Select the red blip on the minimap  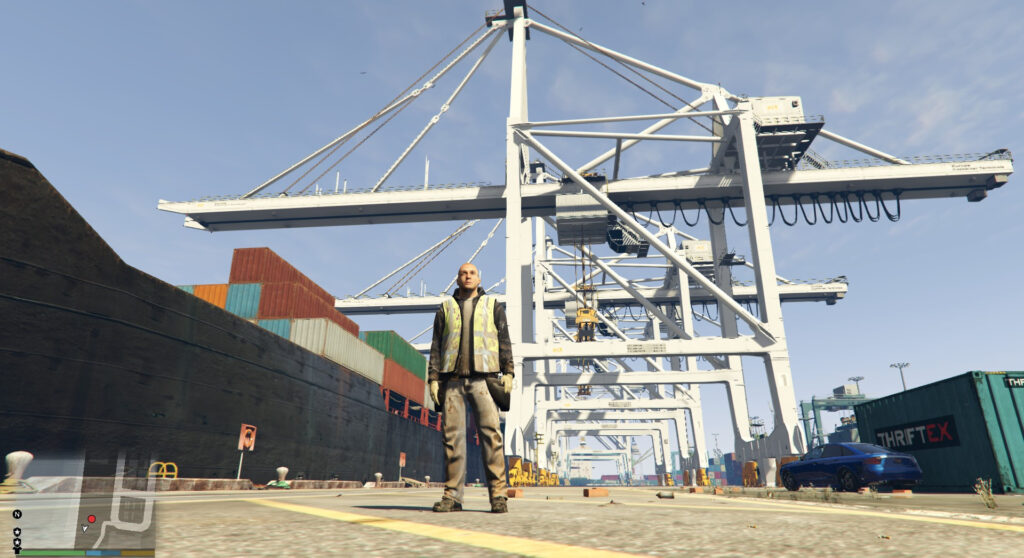pos(91,519)
